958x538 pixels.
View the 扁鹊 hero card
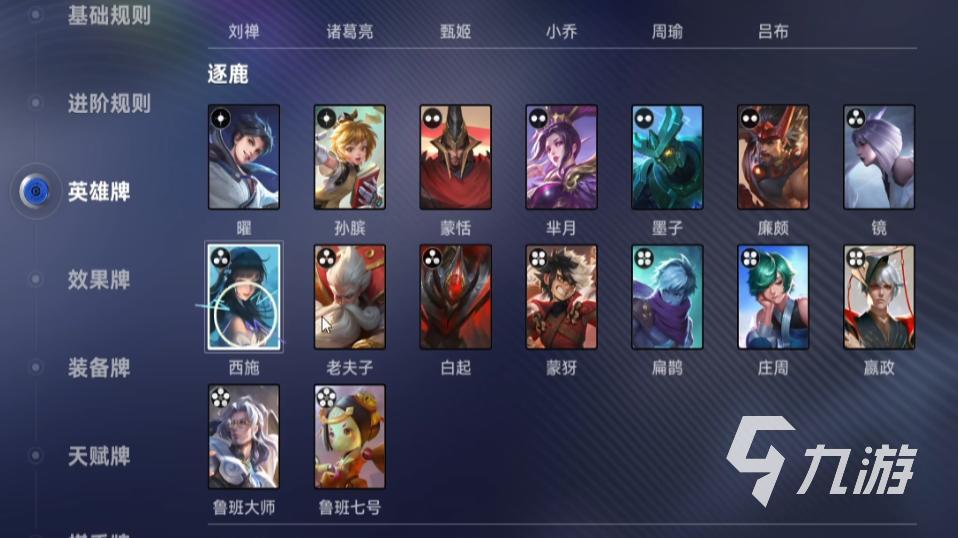click(667, 297)
